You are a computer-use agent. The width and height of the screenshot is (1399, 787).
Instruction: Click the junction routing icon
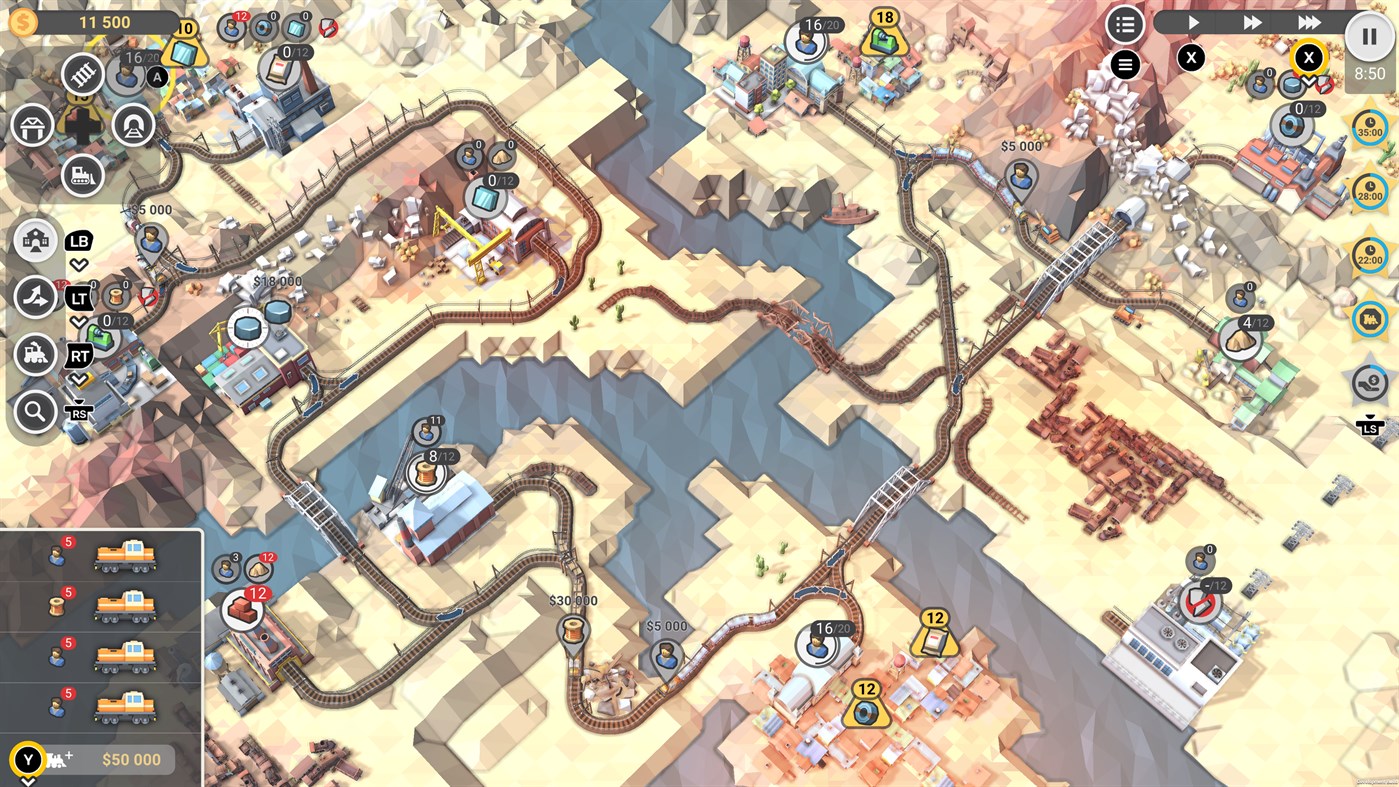(35, 295)
